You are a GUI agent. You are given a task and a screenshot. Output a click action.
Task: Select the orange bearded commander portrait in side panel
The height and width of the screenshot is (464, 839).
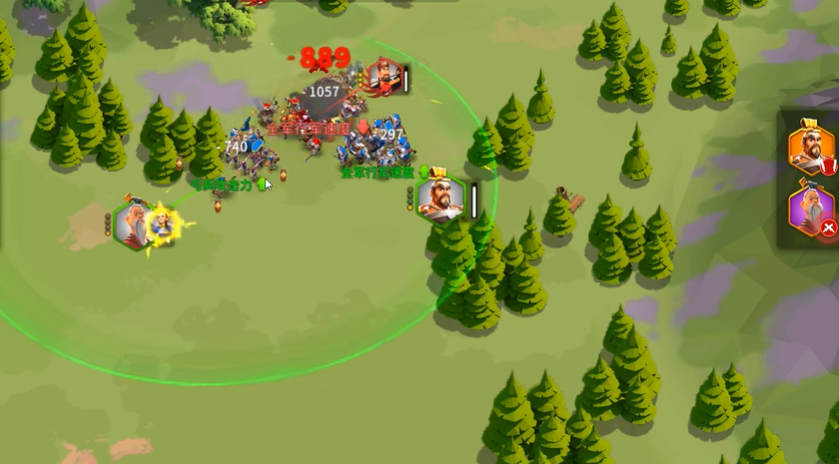pyautogui.click(x=811, y=149)
